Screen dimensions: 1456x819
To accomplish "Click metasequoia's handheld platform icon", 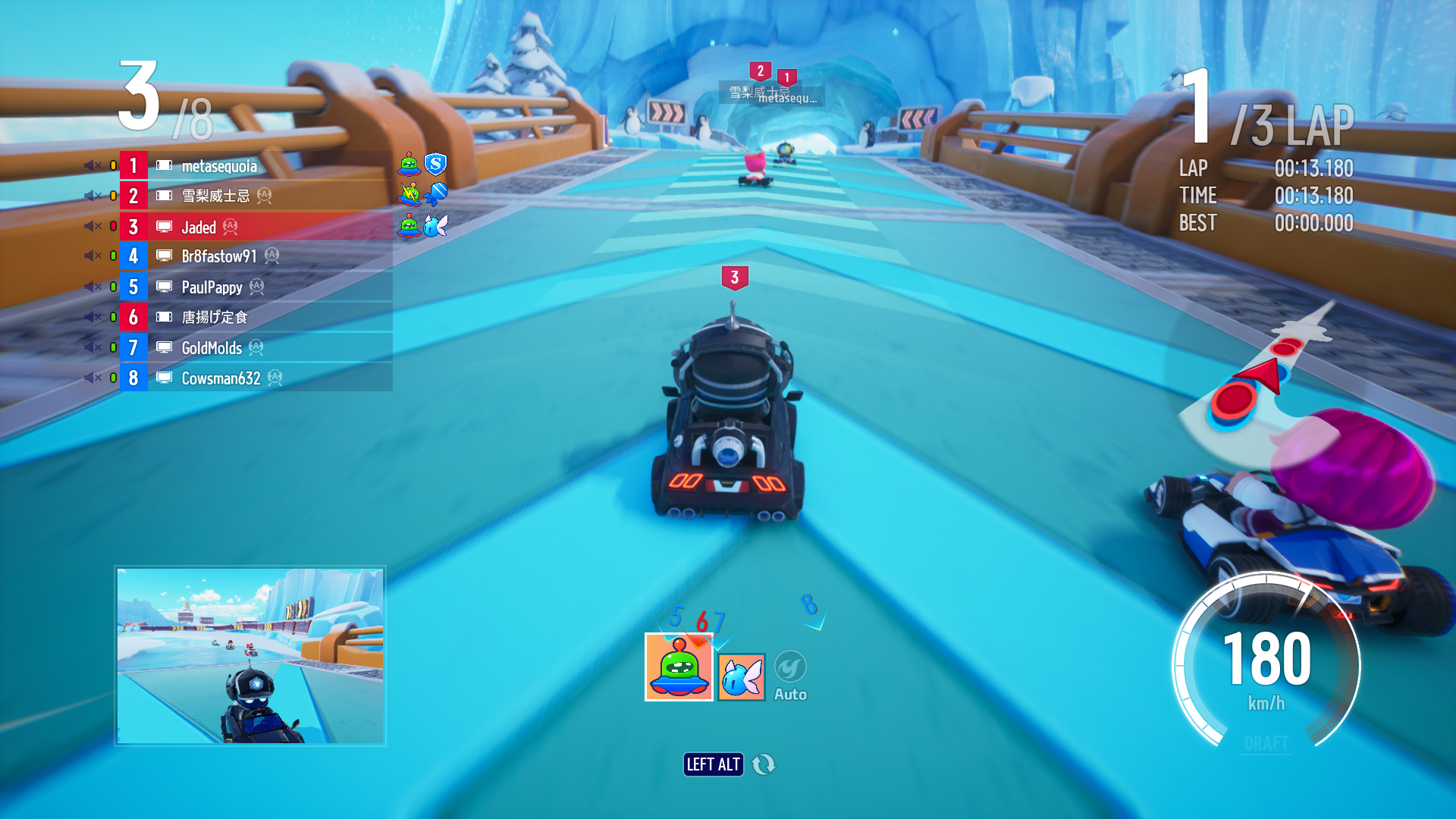I will pyautogui.click(x=164, y=165).
